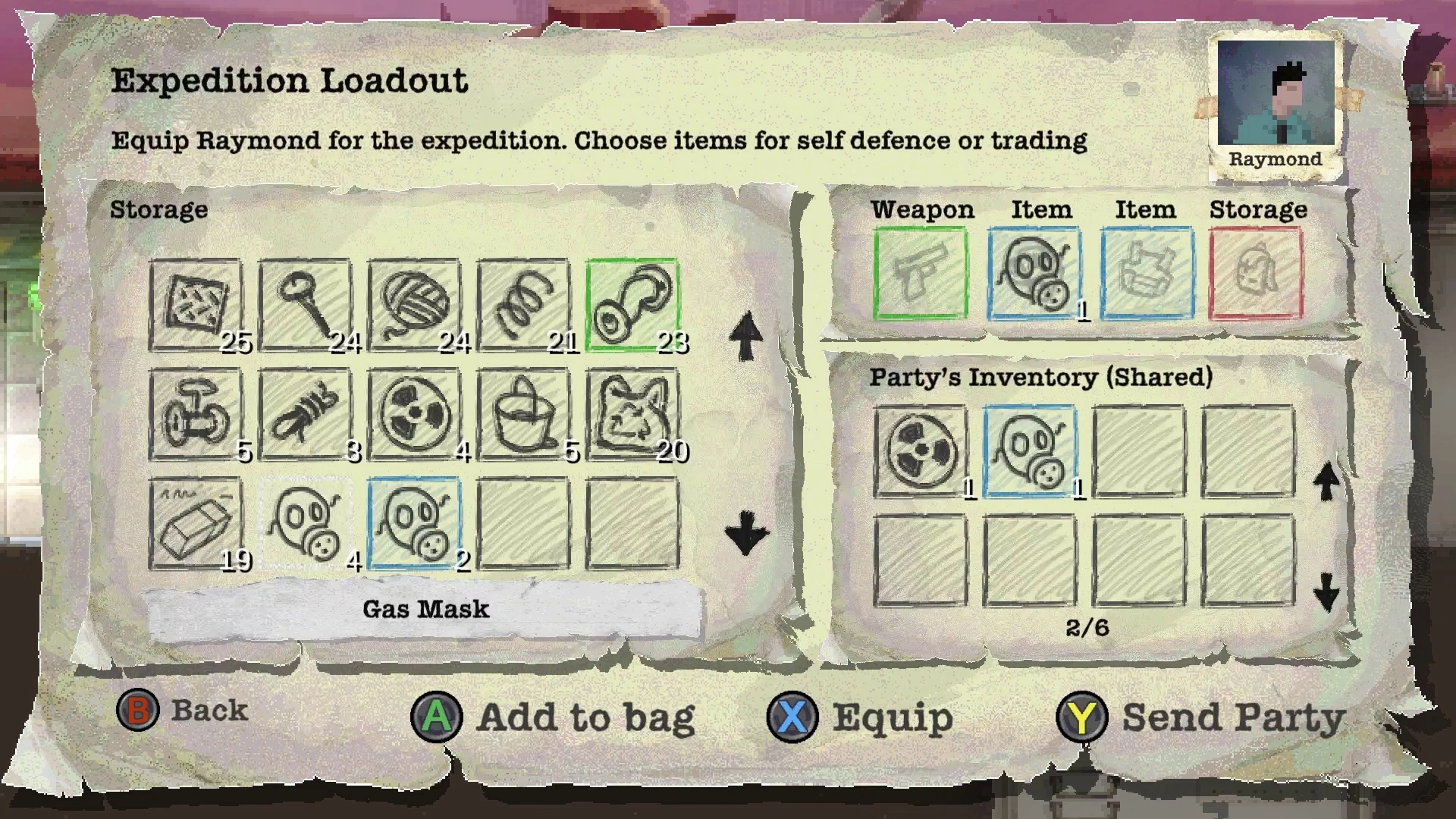Select the blue-bordered gas mask in Storage
This screenshot has width=1456, height=819.
[x=414, y=523]
